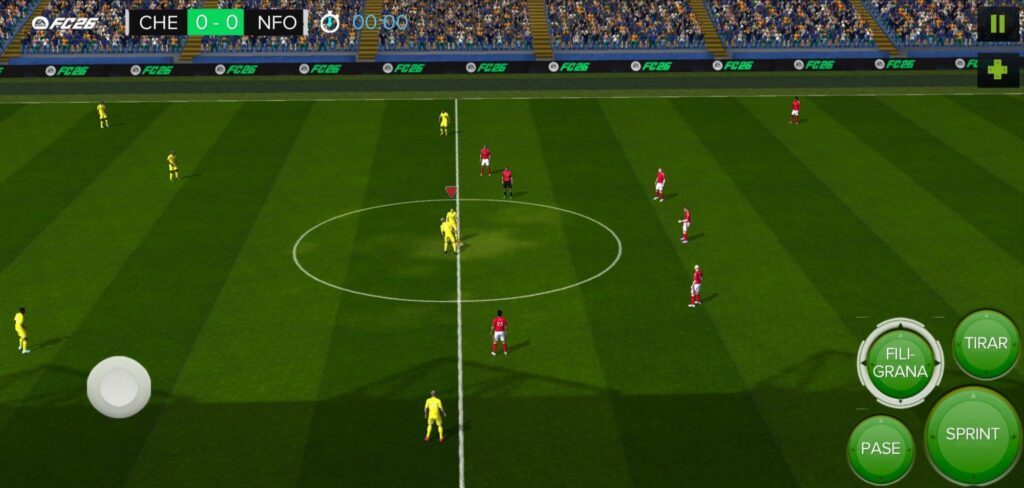
Task: Tap the PASE pass button
Action: (x=880, y=449)
